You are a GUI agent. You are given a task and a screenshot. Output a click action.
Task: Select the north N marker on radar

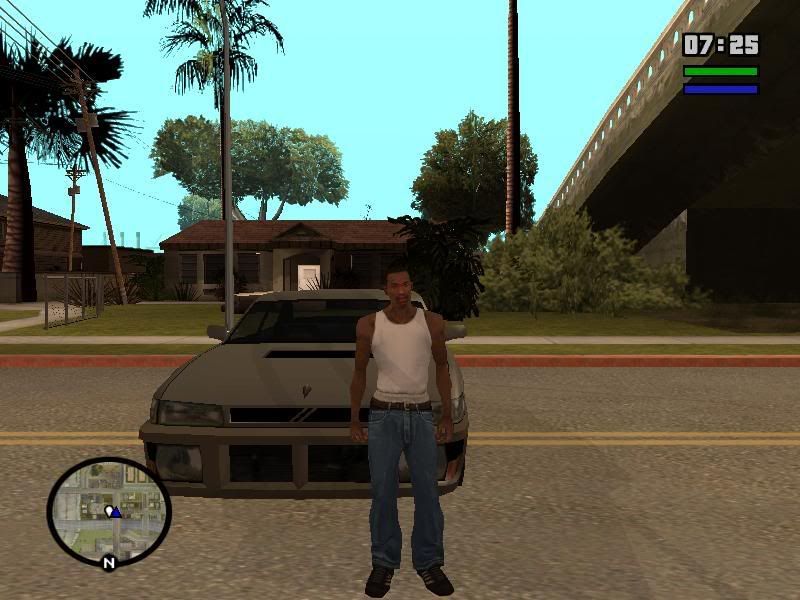coord(108,563)
